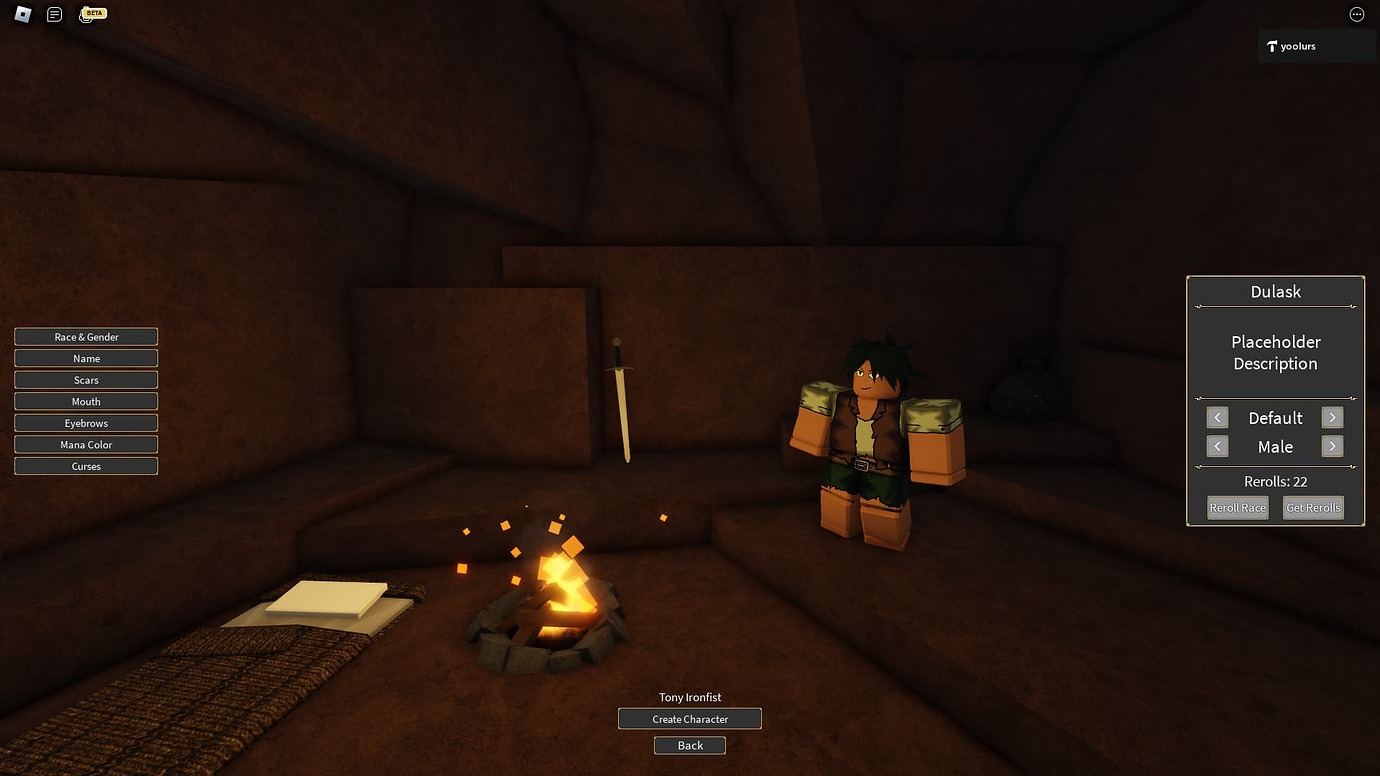Select the Eyebrows option
Screen dimensions: 1380x776
[x=86, y=422]
